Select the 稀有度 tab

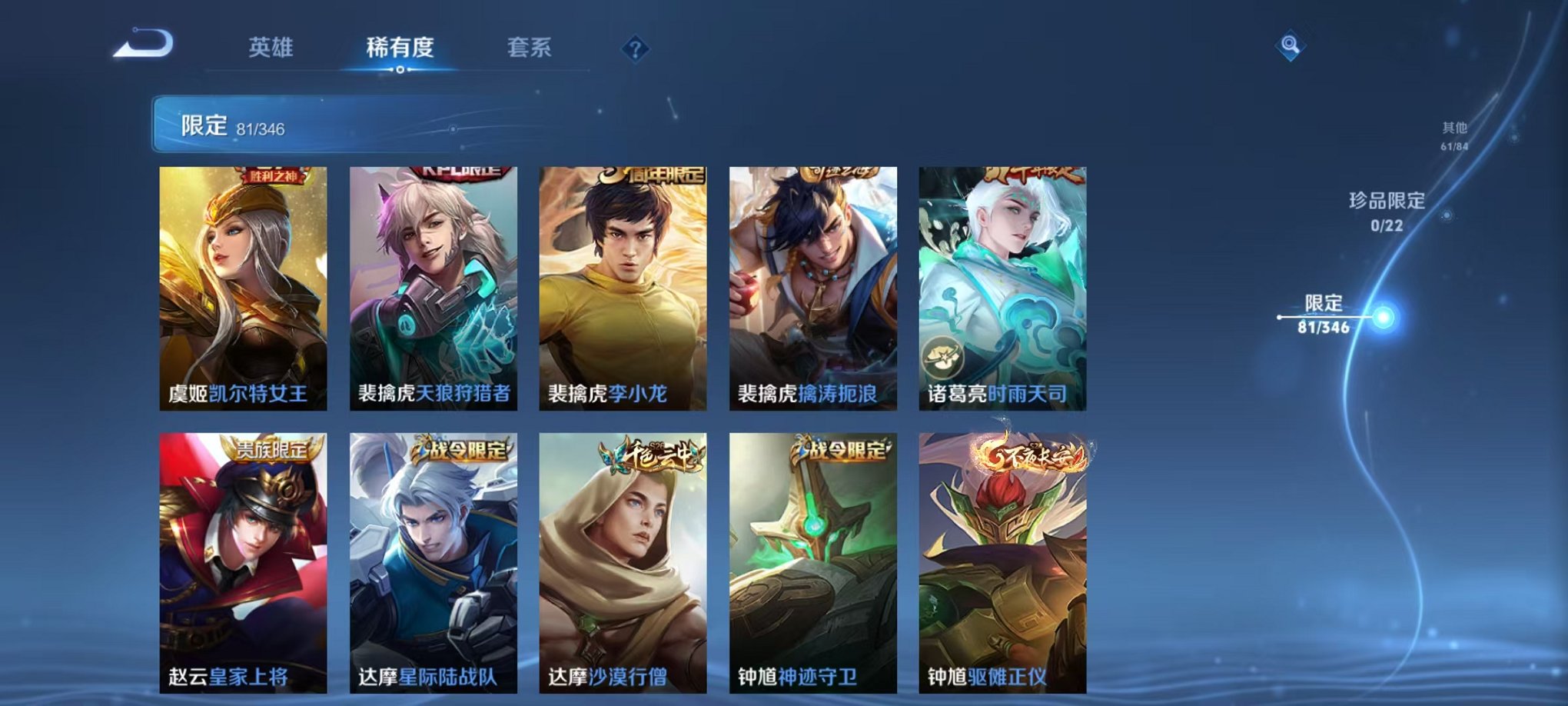pos(400,48)
